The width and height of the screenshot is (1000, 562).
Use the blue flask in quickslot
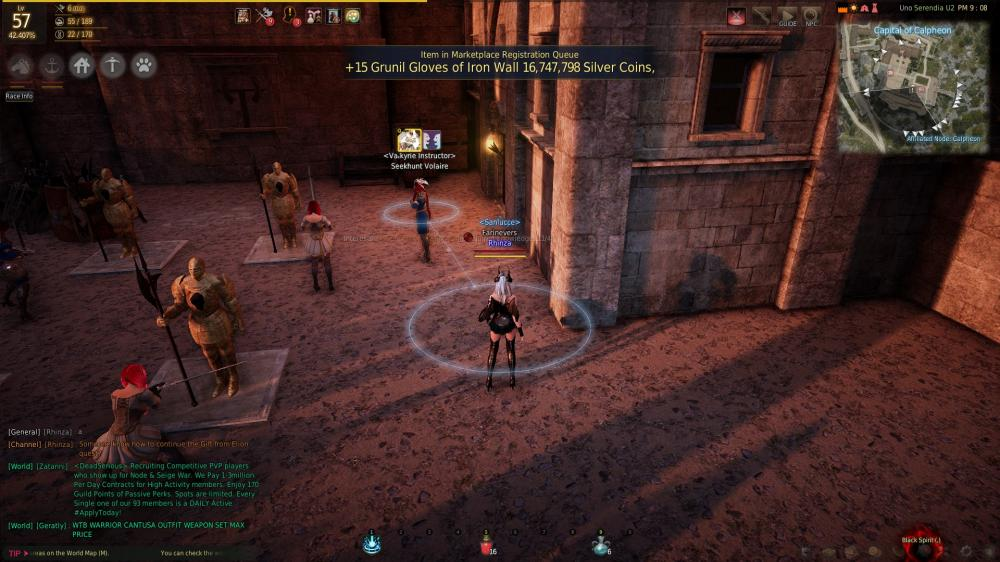pos(601,544)
